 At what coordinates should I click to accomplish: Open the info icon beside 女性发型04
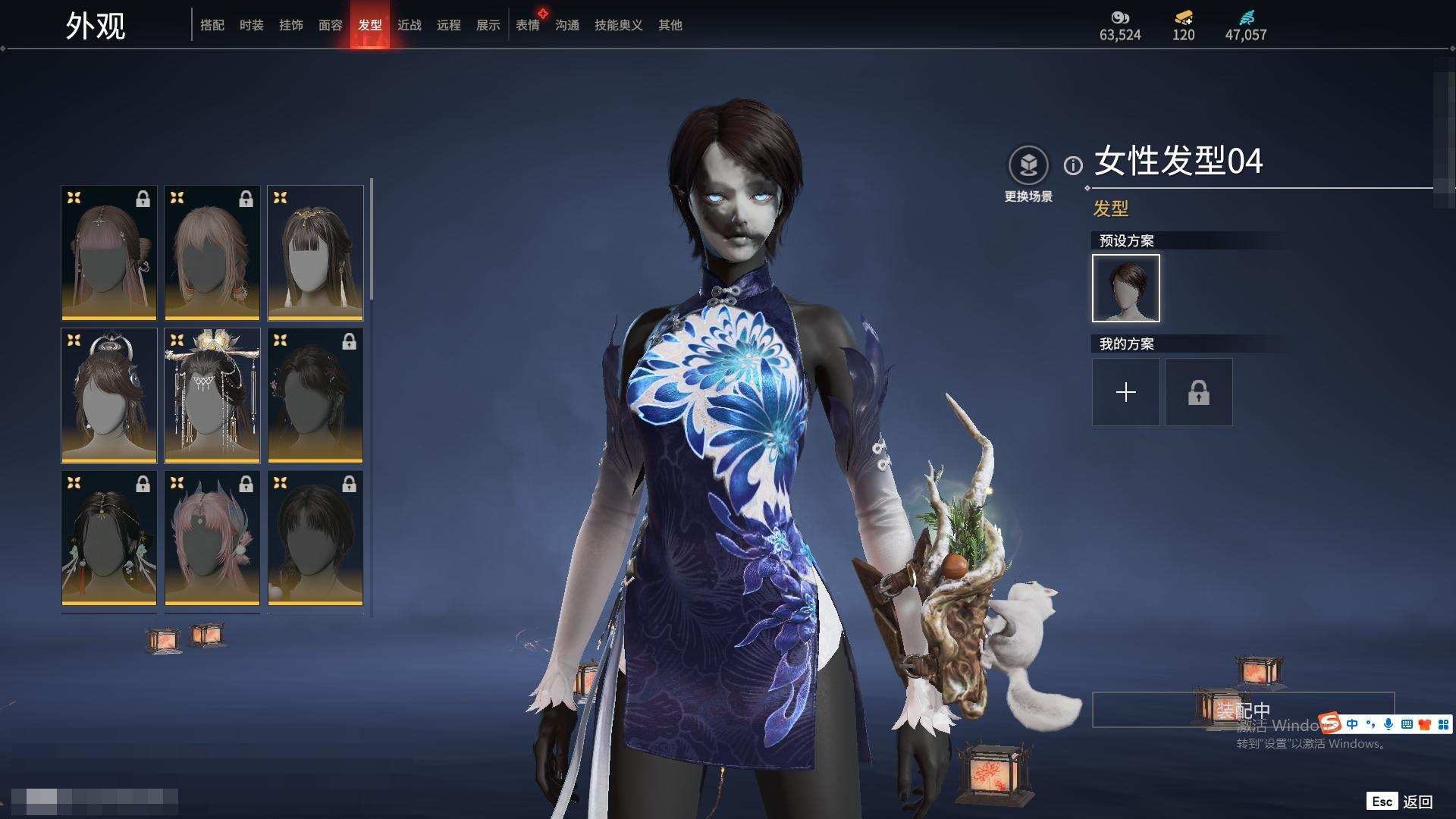[1073, 165]
